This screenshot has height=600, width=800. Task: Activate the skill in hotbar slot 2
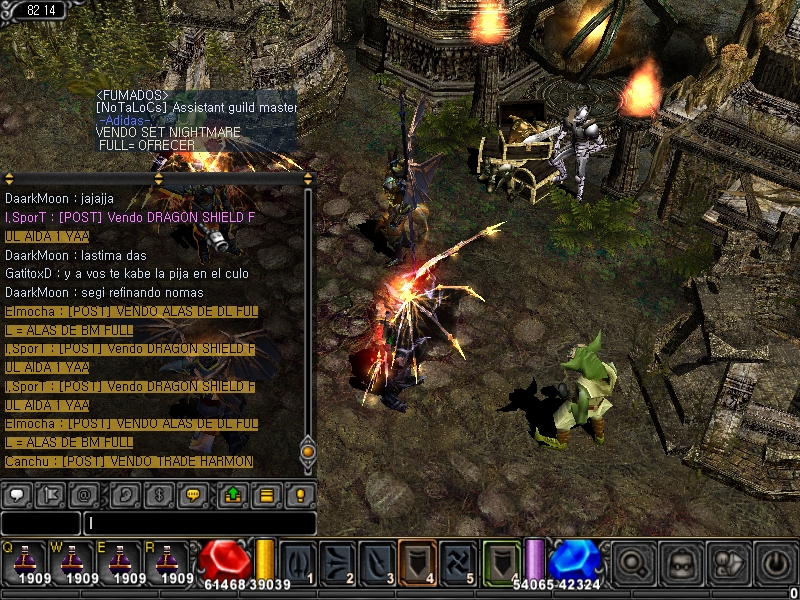(337, 562)
